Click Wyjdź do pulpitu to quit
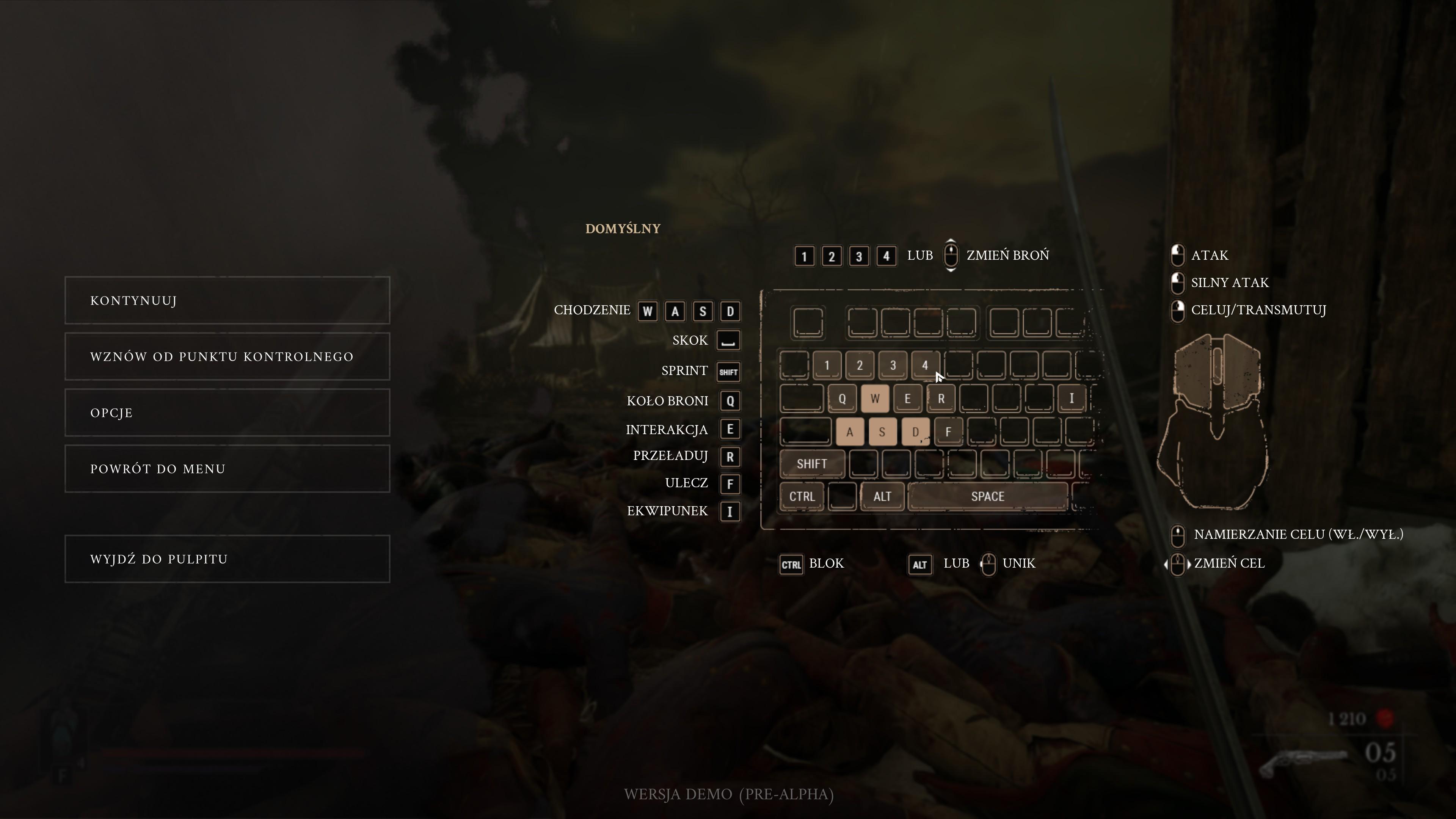This screenshot has width=1456, height=819. 227,559
